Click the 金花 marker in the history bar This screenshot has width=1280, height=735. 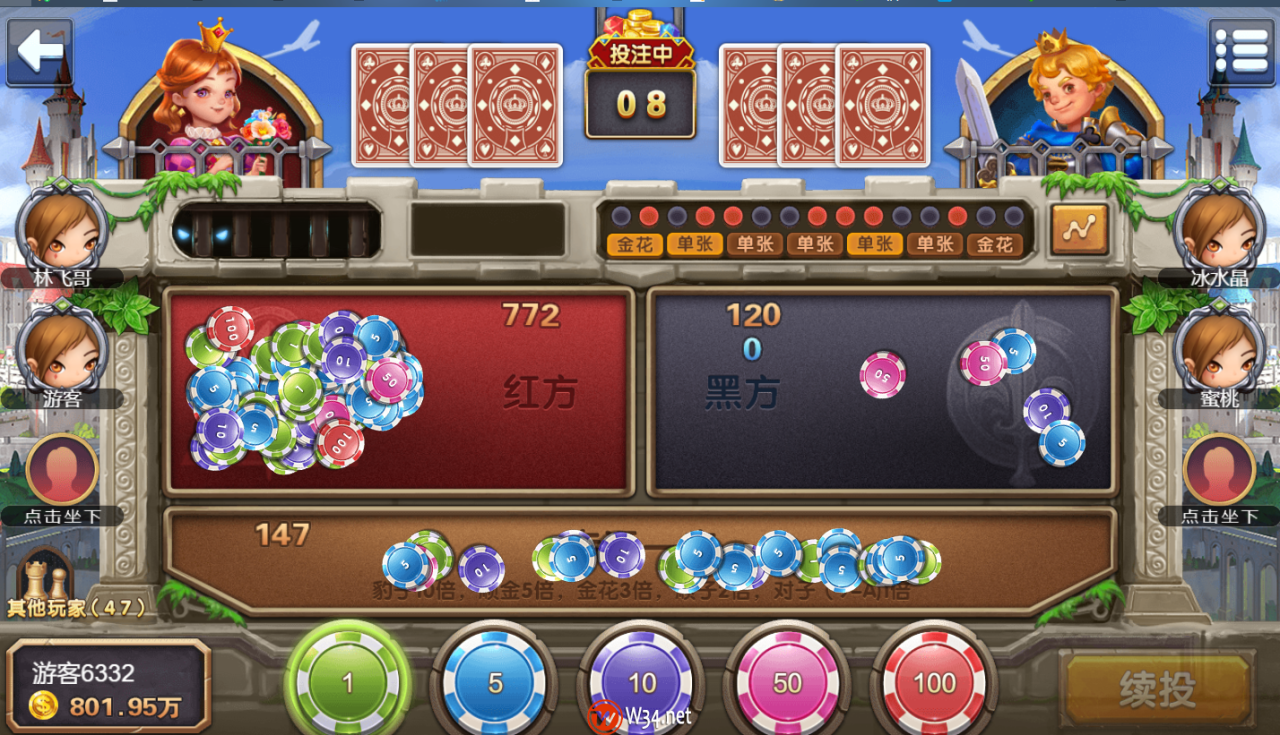click(x=632, y=242)
